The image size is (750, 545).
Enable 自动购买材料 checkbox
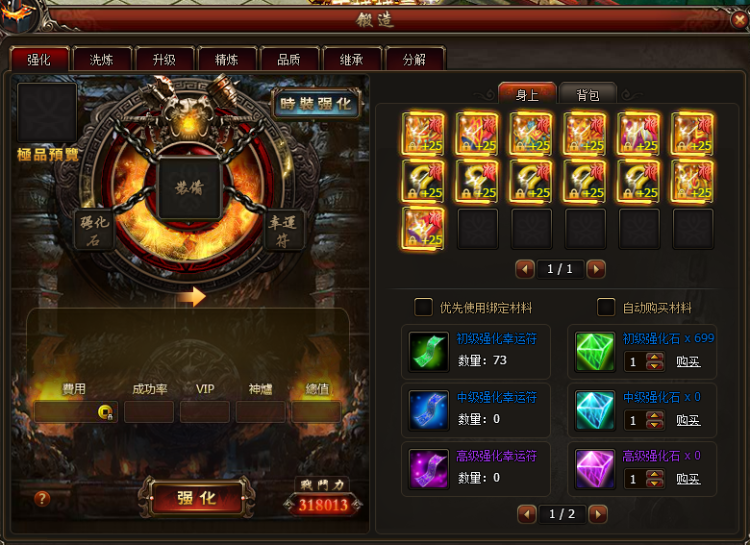click(x=606, y=307)
